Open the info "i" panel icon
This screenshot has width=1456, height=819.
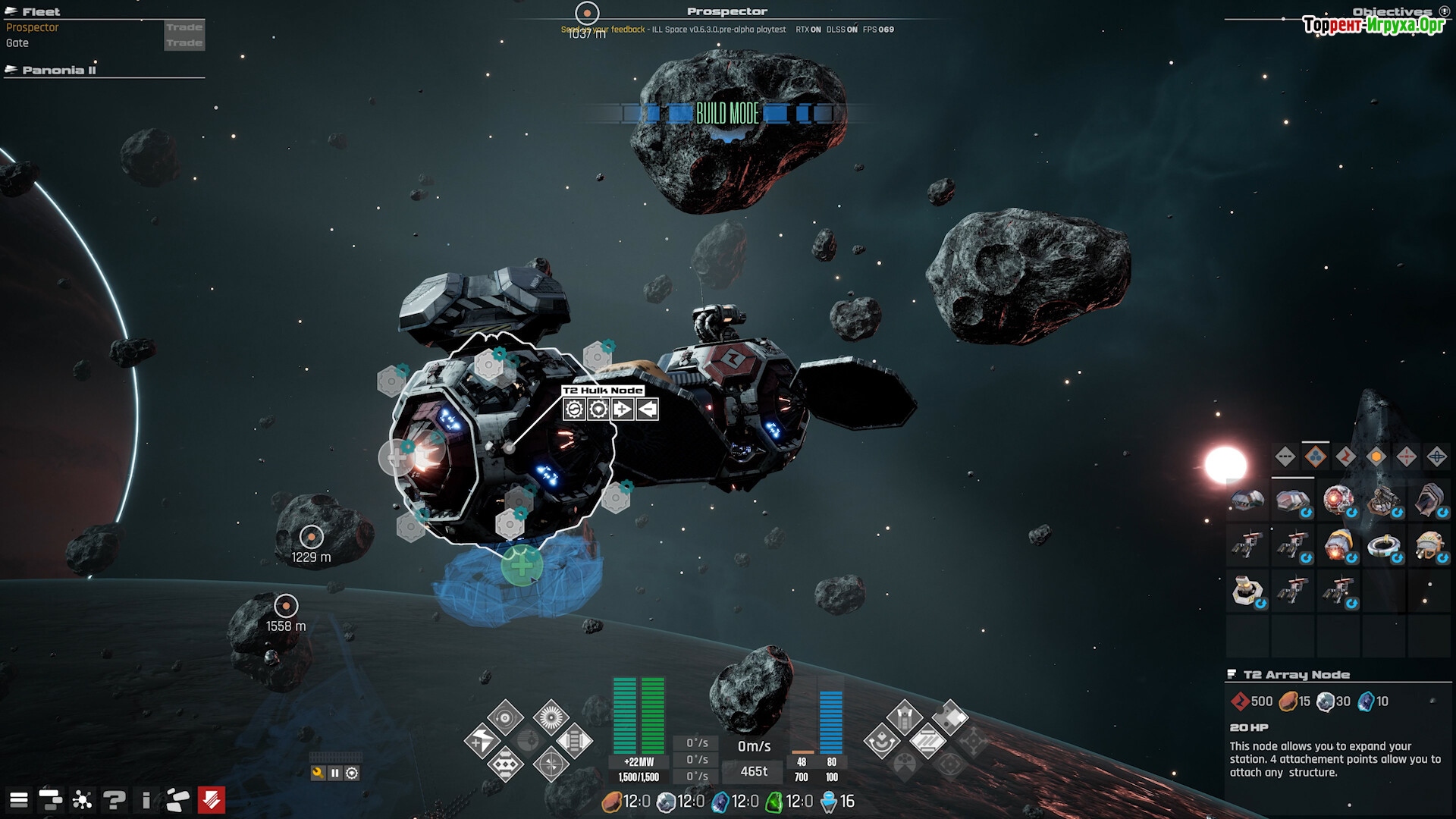pyautogui.click(x=146, y=799)
